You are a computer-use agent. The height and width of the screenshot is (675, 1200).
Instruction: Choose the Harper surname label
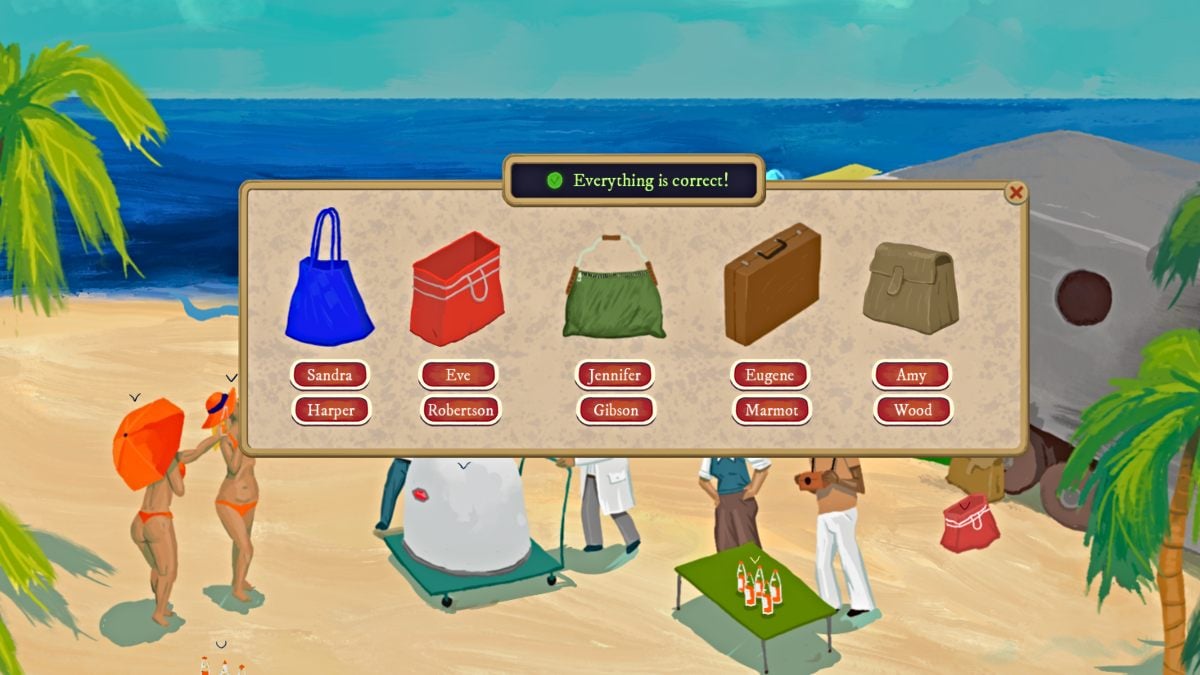coord(330,410)
